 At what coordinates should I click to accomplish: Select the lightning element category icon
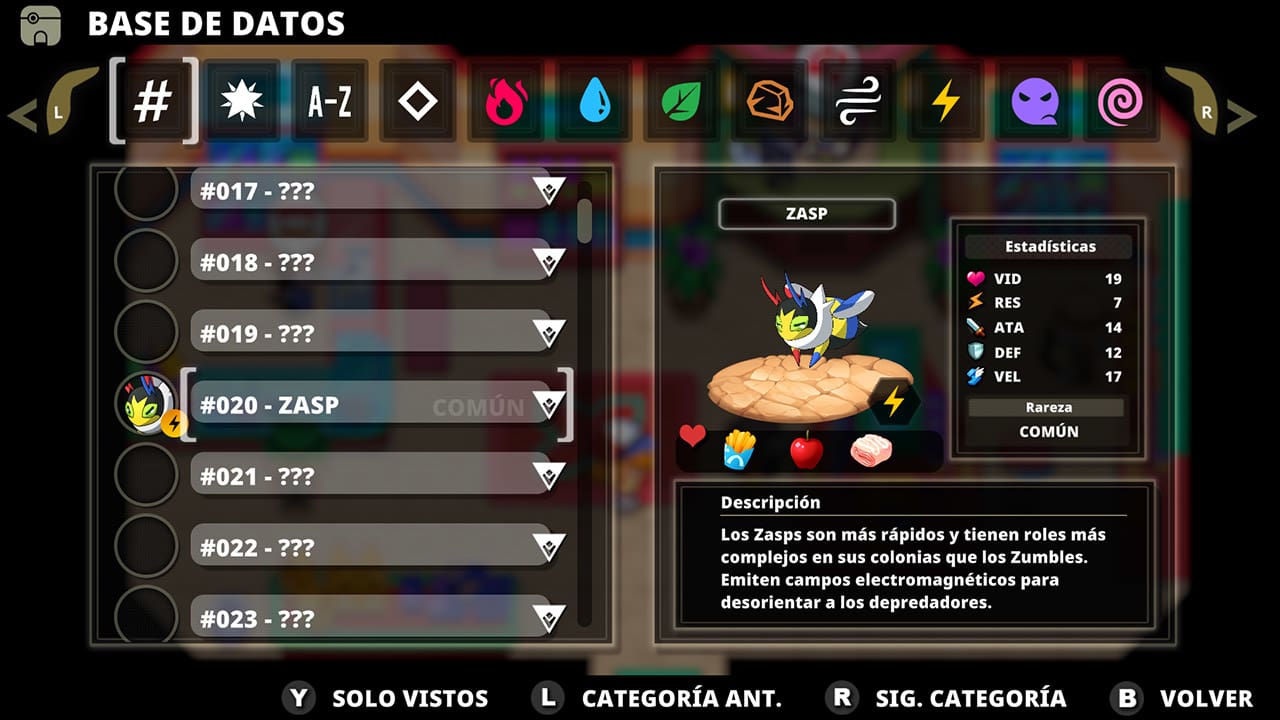[x=946, y=100]
